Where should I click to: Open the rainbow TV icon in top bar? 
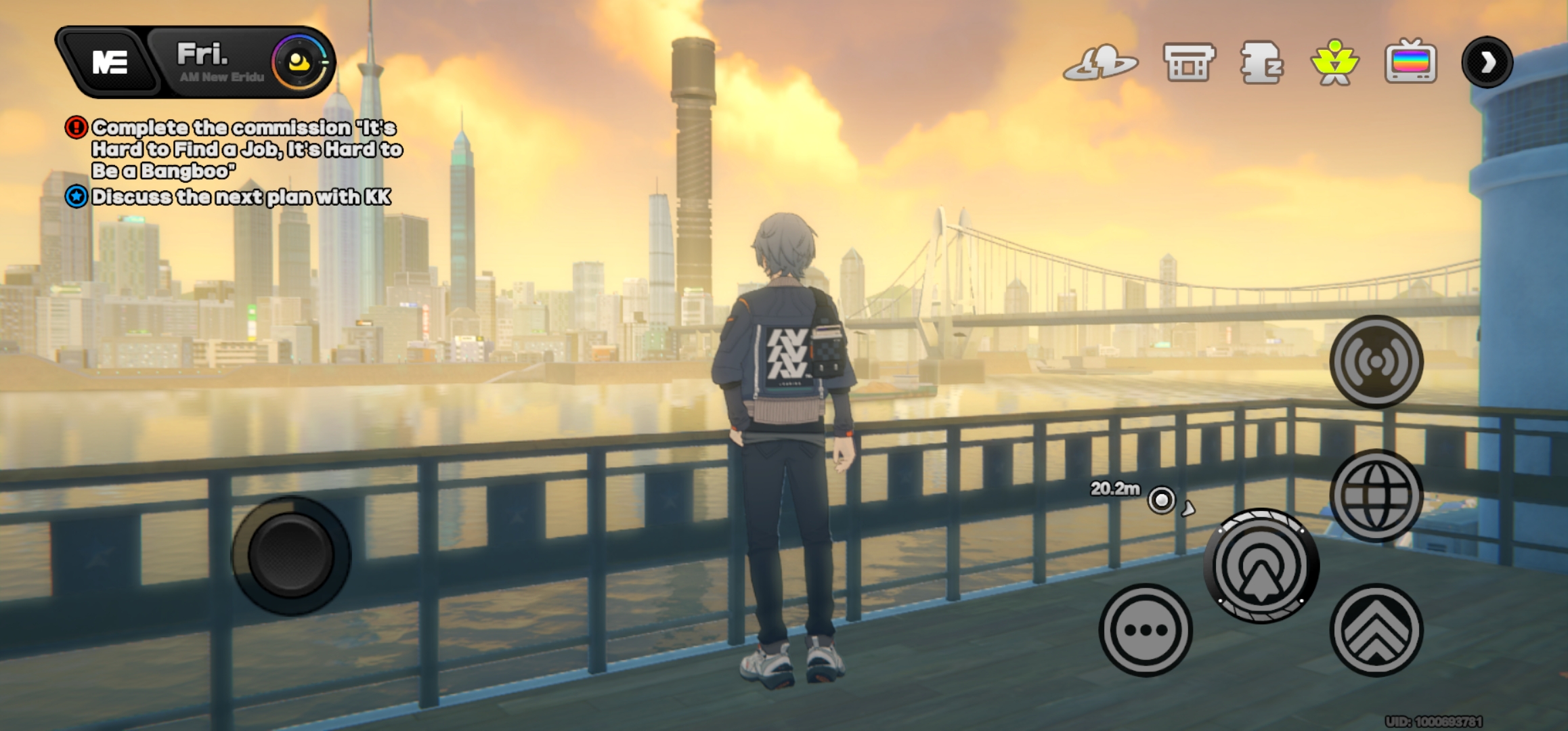[1410, 62]
